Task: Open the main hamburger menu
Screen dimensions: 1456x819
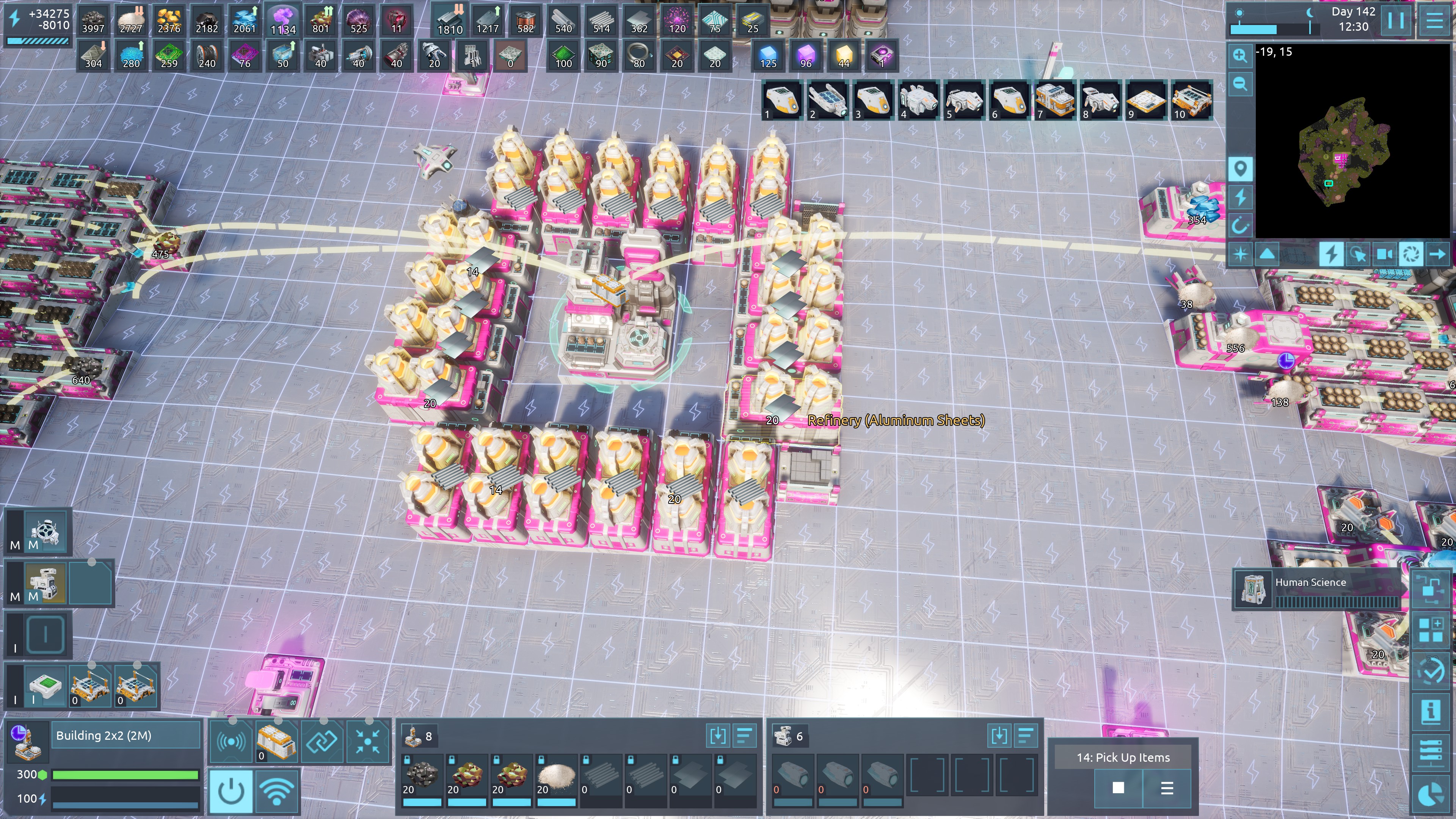Action: [x=1434, y=21]
